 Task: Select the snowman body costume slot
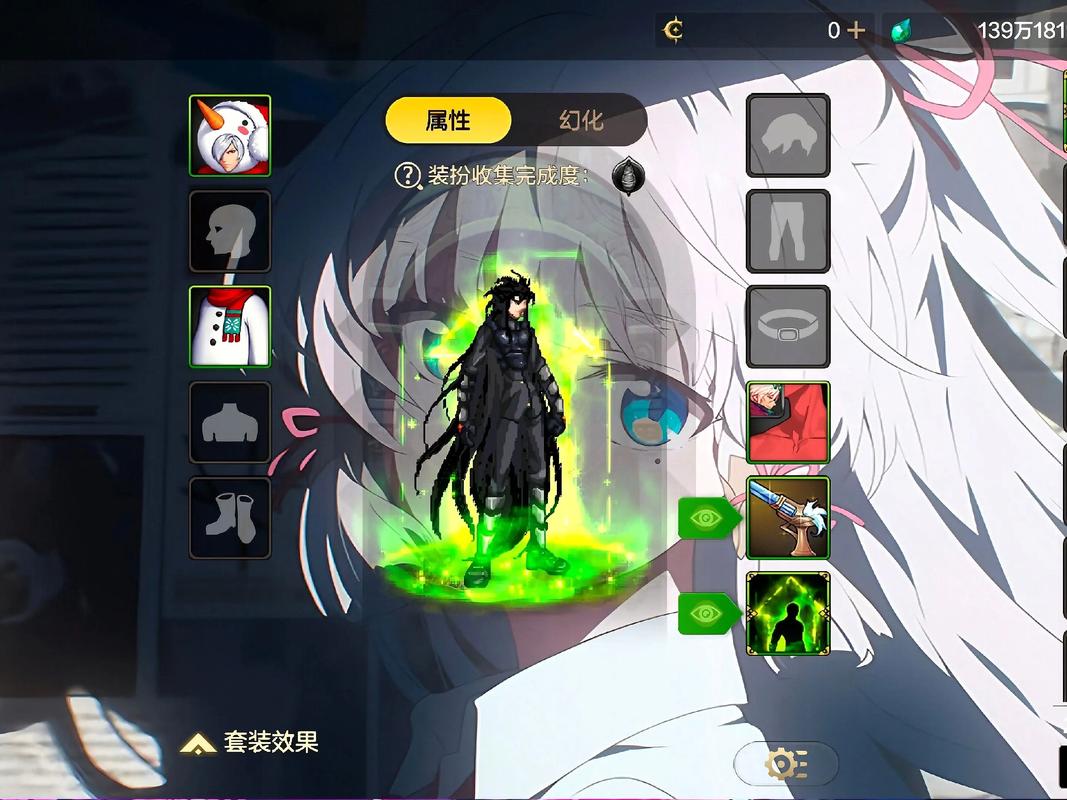[230, 327]
